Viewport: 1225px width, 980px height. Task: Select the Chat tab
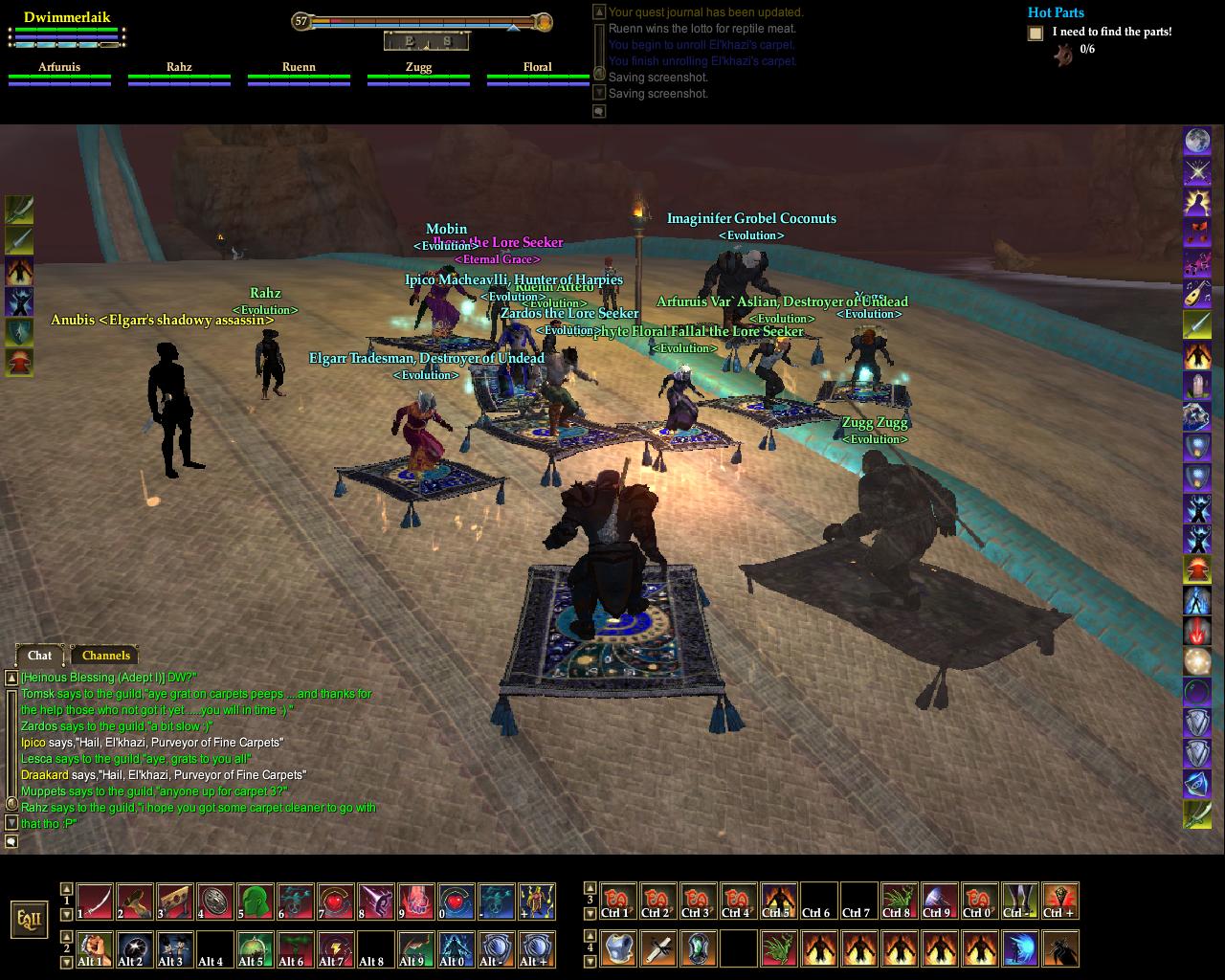pos(39,656)
